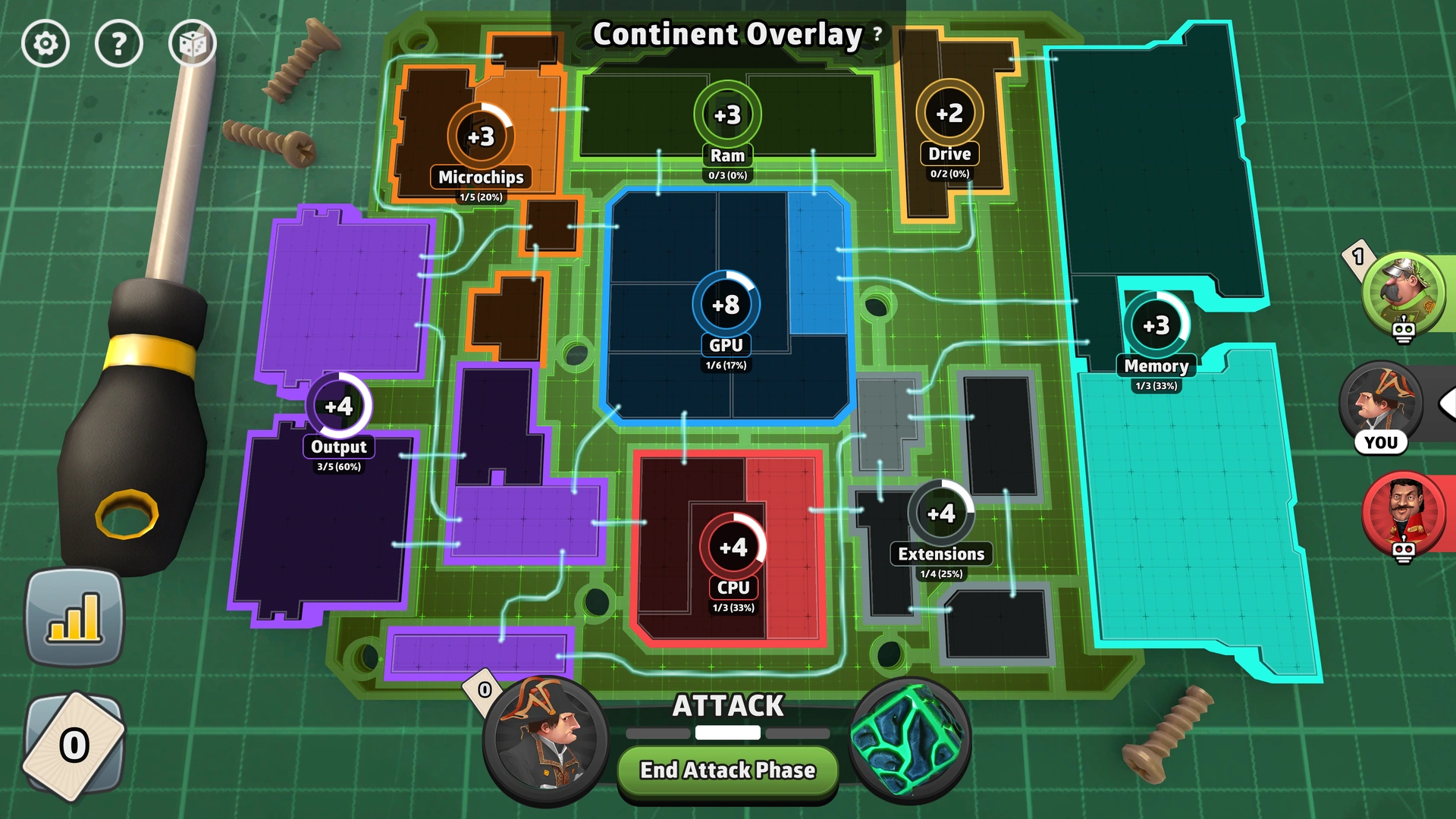Open the help question mark icon
The height and width of the screenshot is (819, 1456).
[118, 43]
